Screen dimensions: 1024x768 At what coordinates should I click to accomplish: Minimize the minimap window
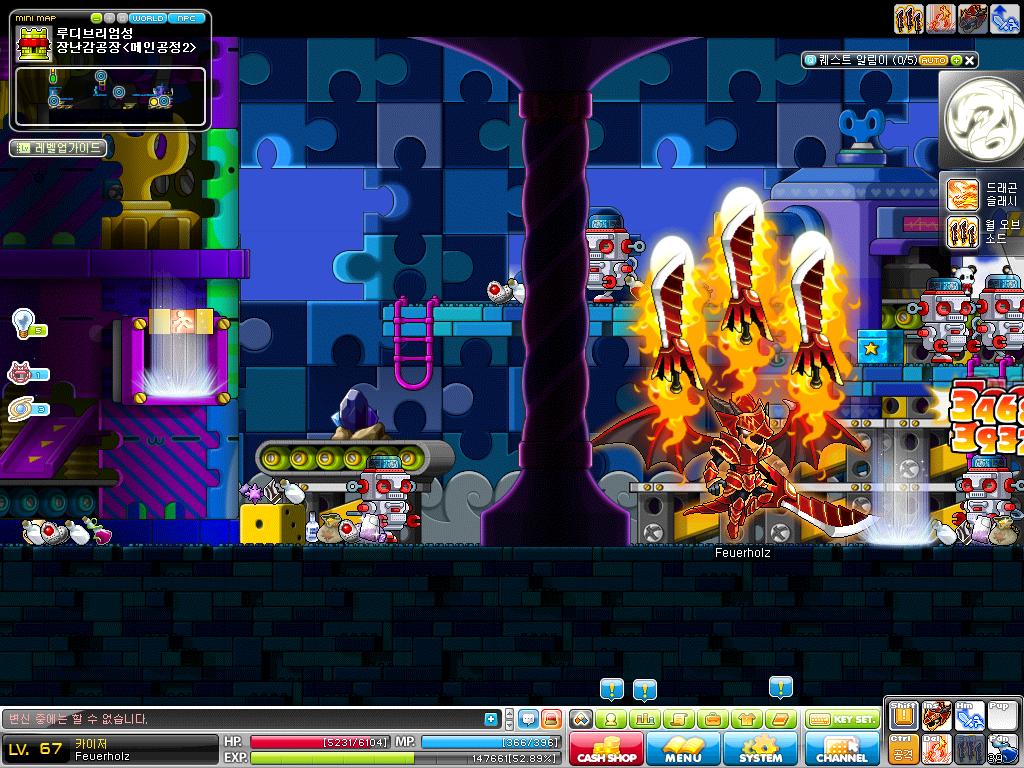tap(97, 18)
